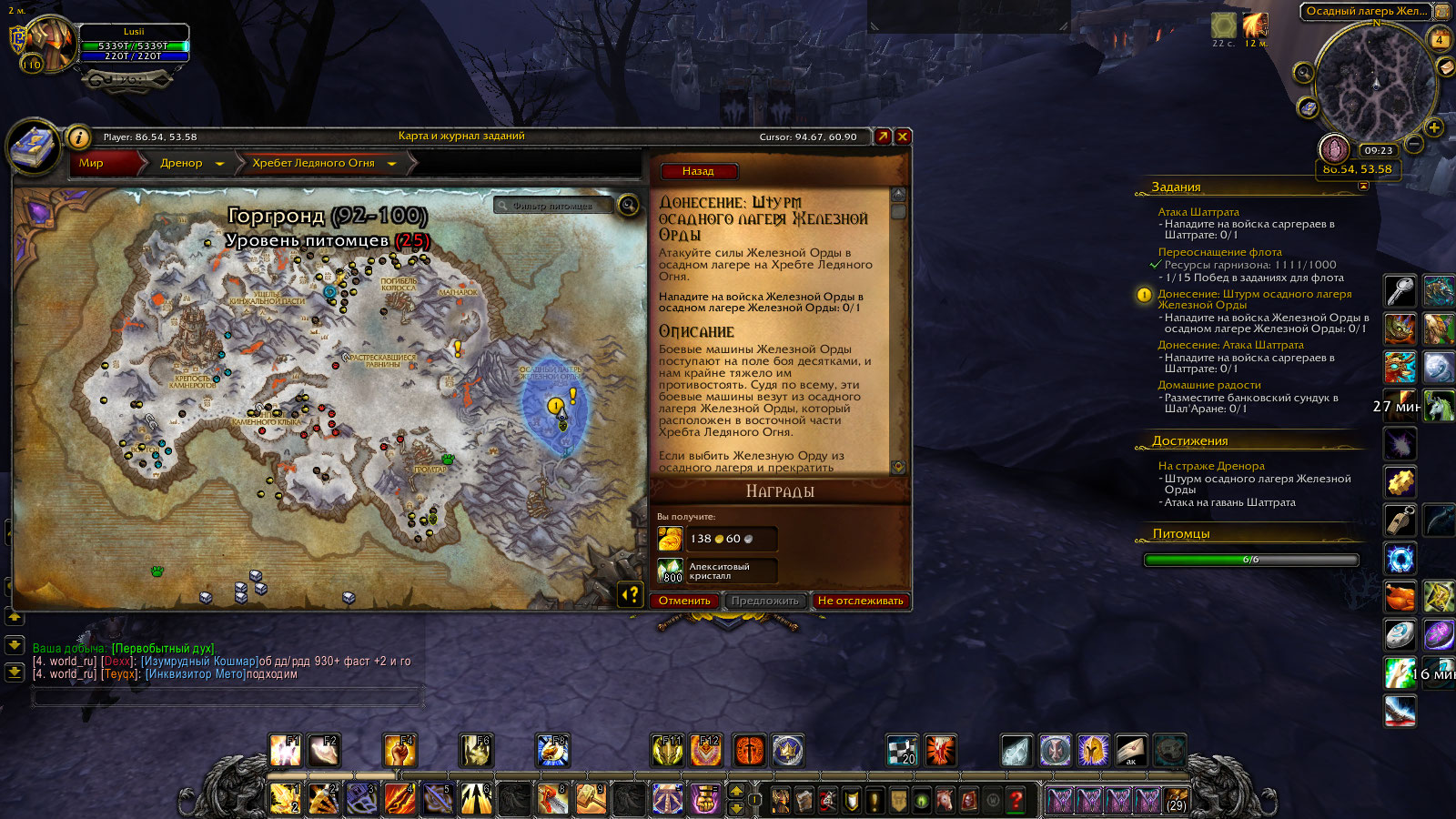The image size is (1456, 819).
Task: Abandon the quest with Отменить
Action: point(684,601)
